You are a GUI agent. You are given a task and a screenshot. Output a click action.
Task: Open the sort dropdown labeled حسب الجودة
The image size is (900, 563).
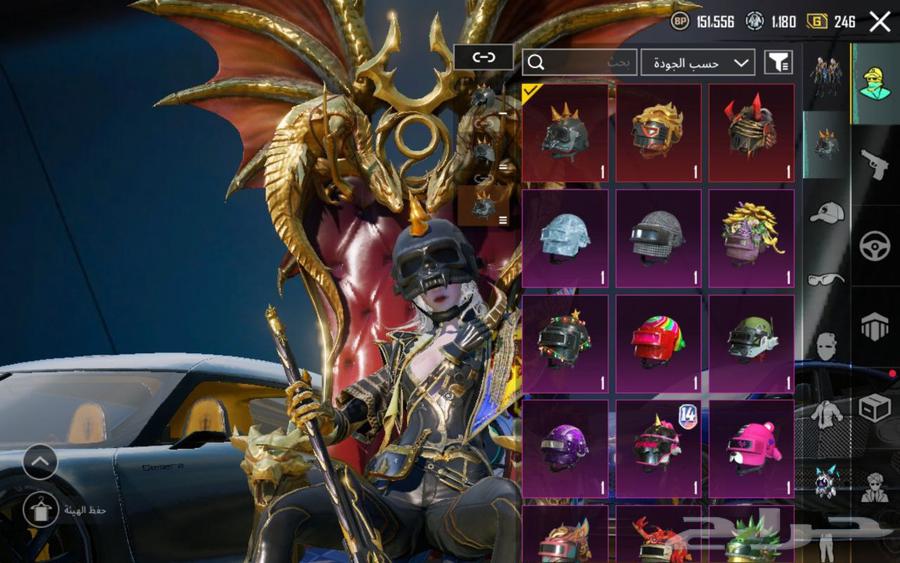coord(698,63)
